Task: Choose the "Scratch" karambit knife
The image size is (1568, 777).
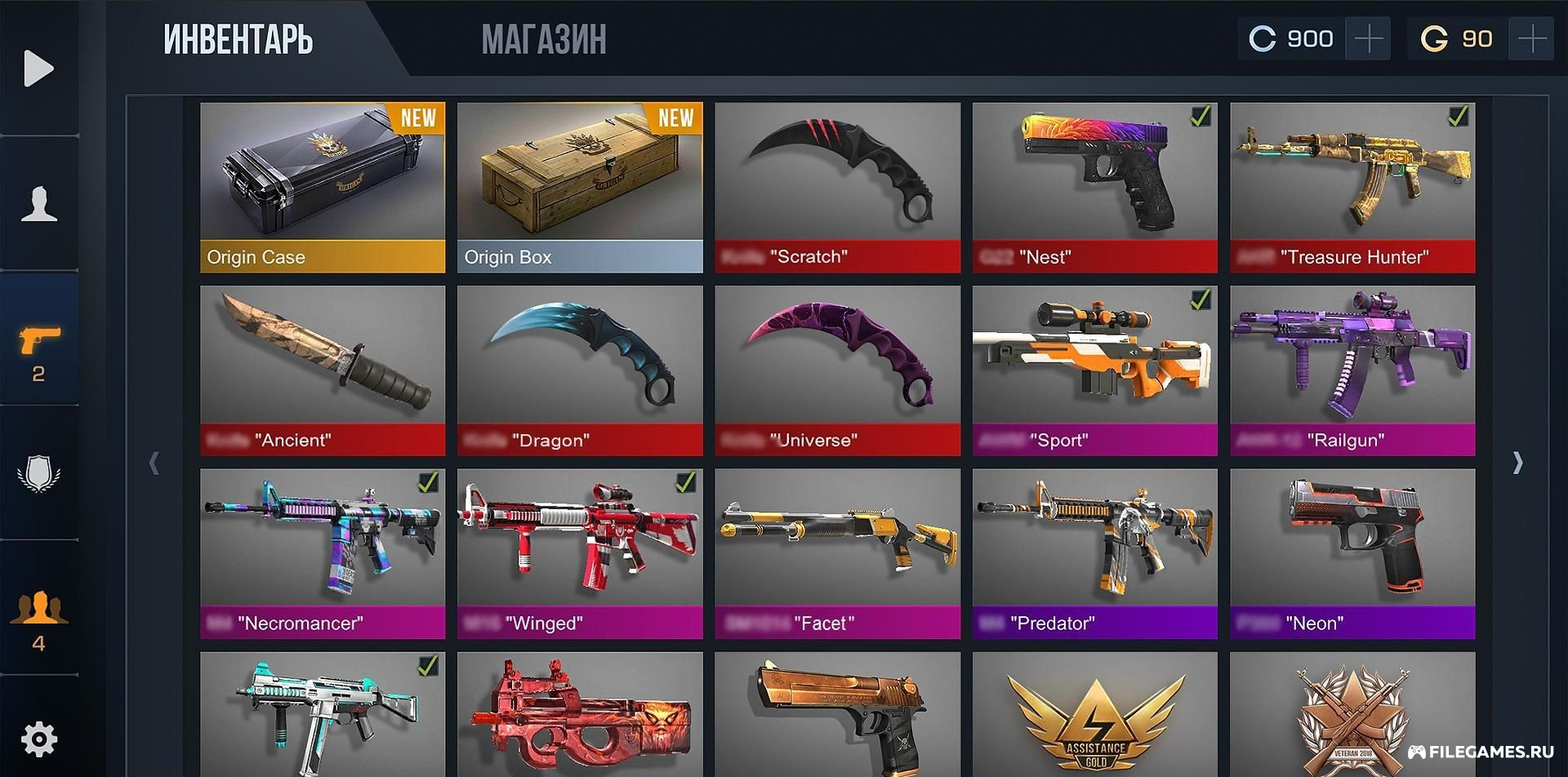Action: tap(837, 187)
